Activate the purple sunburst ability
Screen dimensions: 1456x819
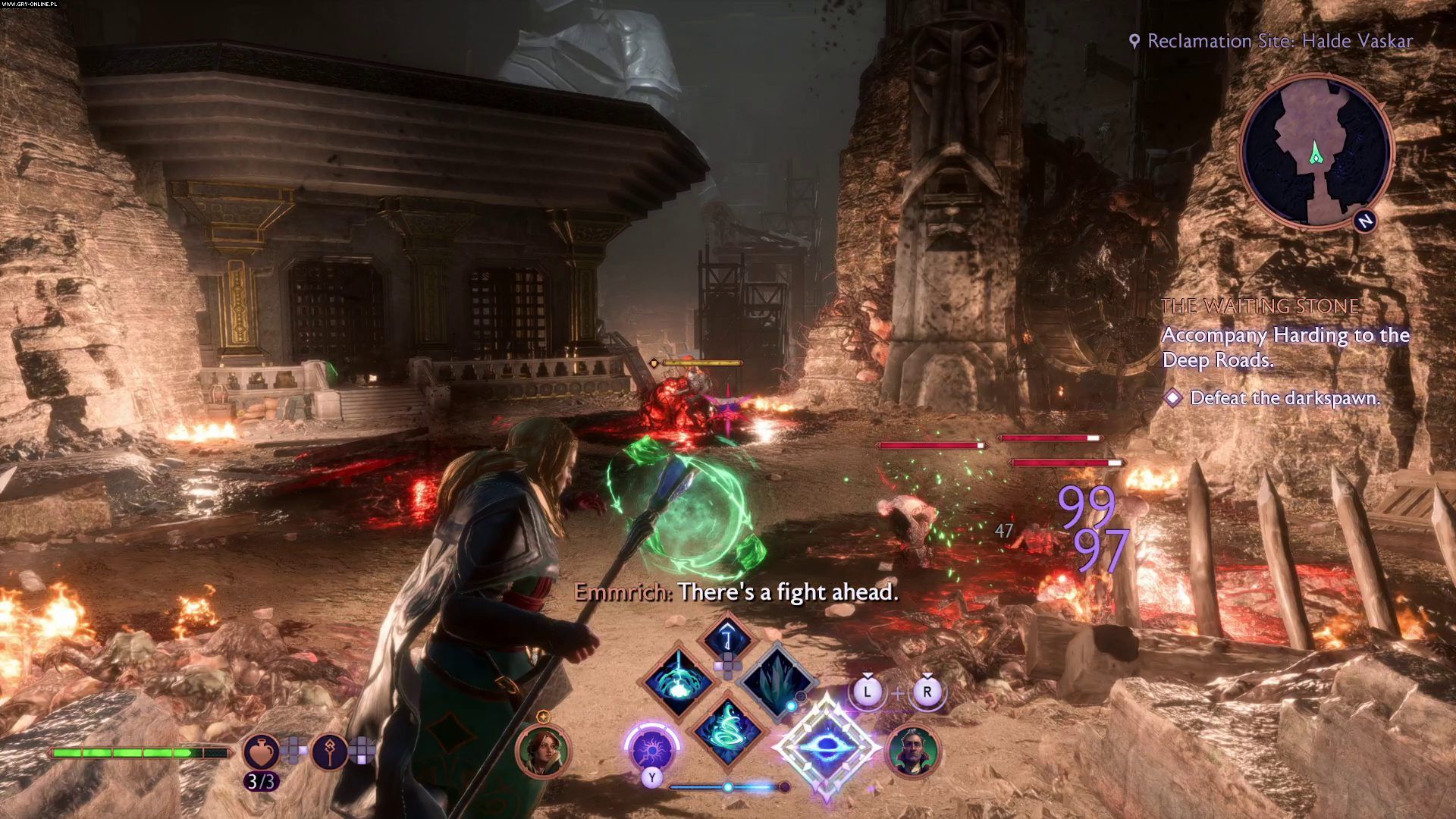pyautogui.click(x=651, y=748)
